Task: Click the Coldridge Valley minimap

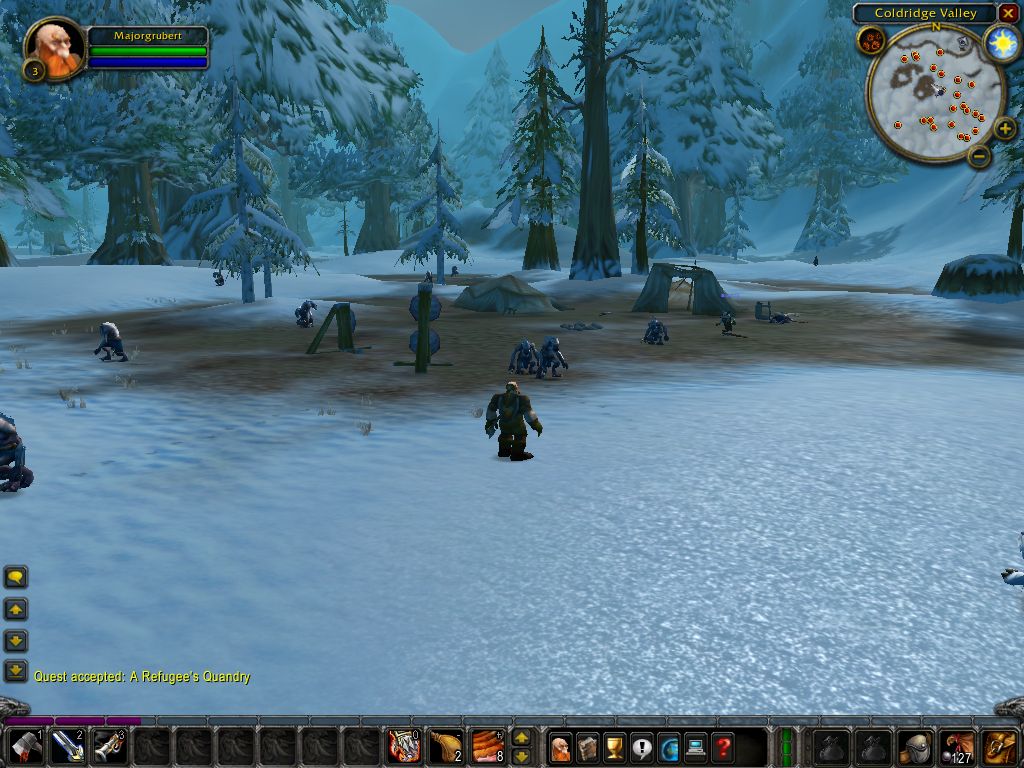Action: [935, 93]
